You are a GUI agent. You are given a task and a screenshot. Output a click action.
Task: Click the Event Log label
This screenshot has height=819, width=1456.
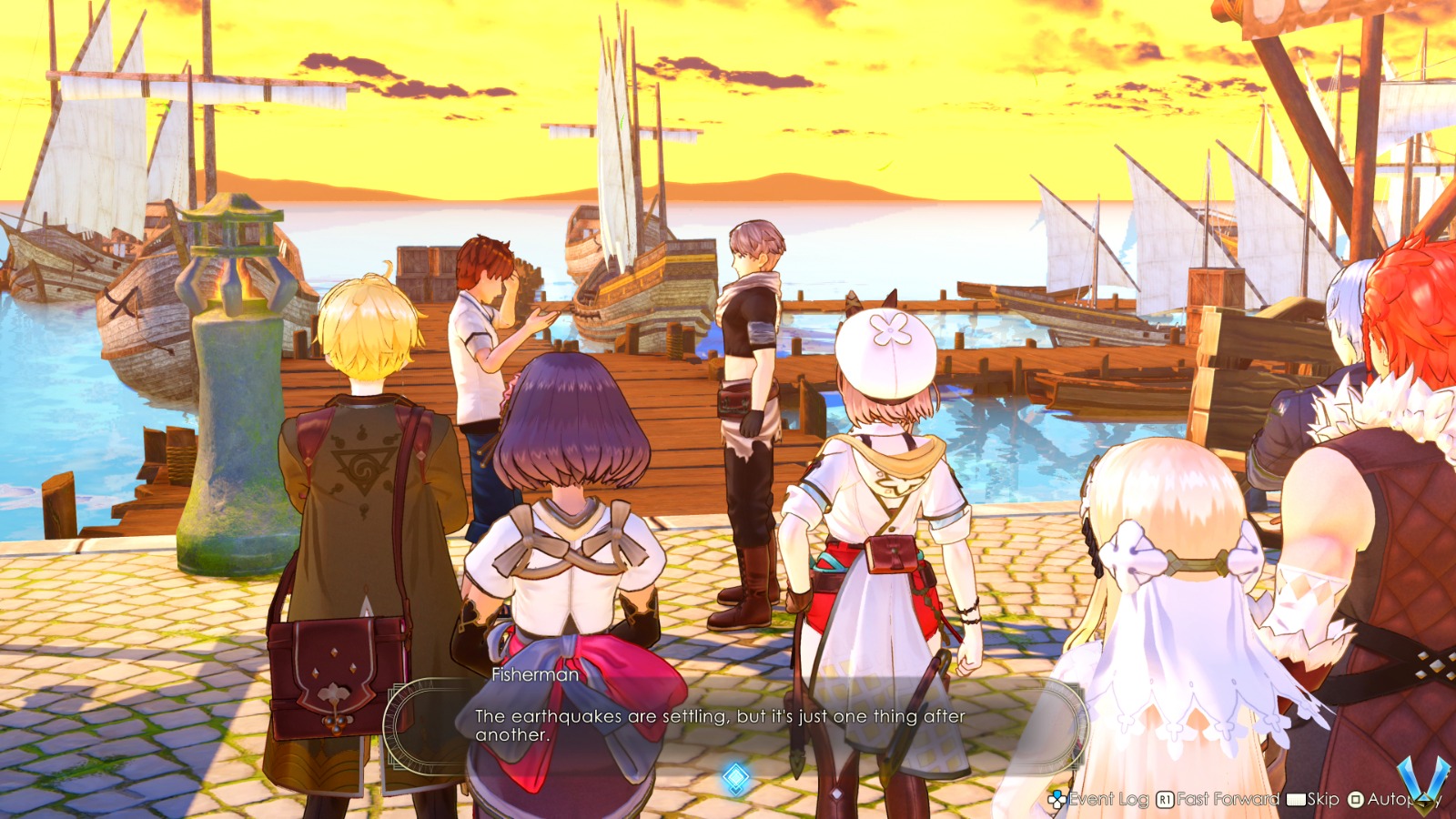click(x=1108, y=799)
